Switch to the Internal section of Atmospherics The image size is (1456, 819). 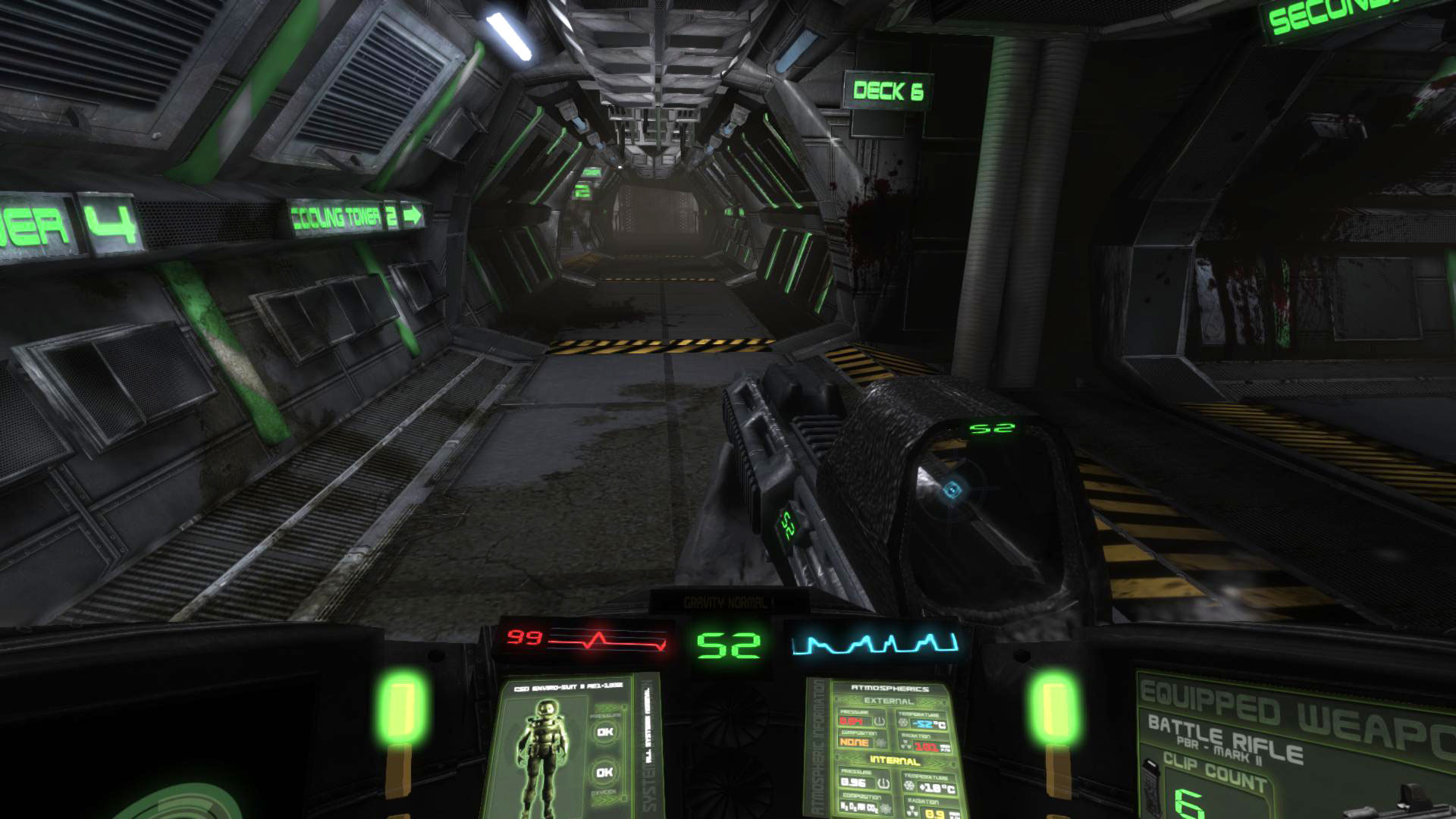896,761
